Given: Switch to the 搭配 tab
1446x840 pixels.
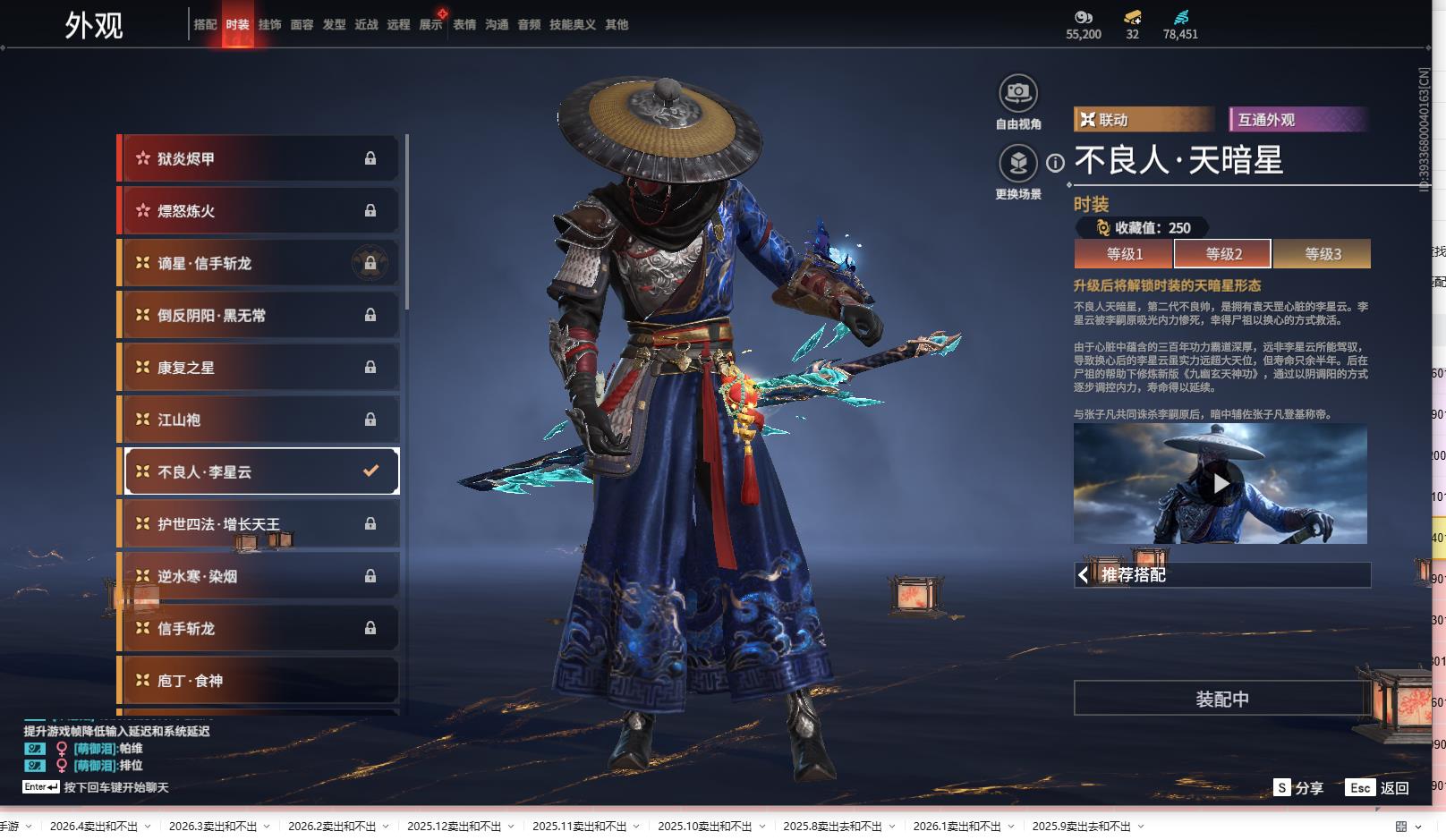Looking at the screenshot, I should click(x=205, y=25).
